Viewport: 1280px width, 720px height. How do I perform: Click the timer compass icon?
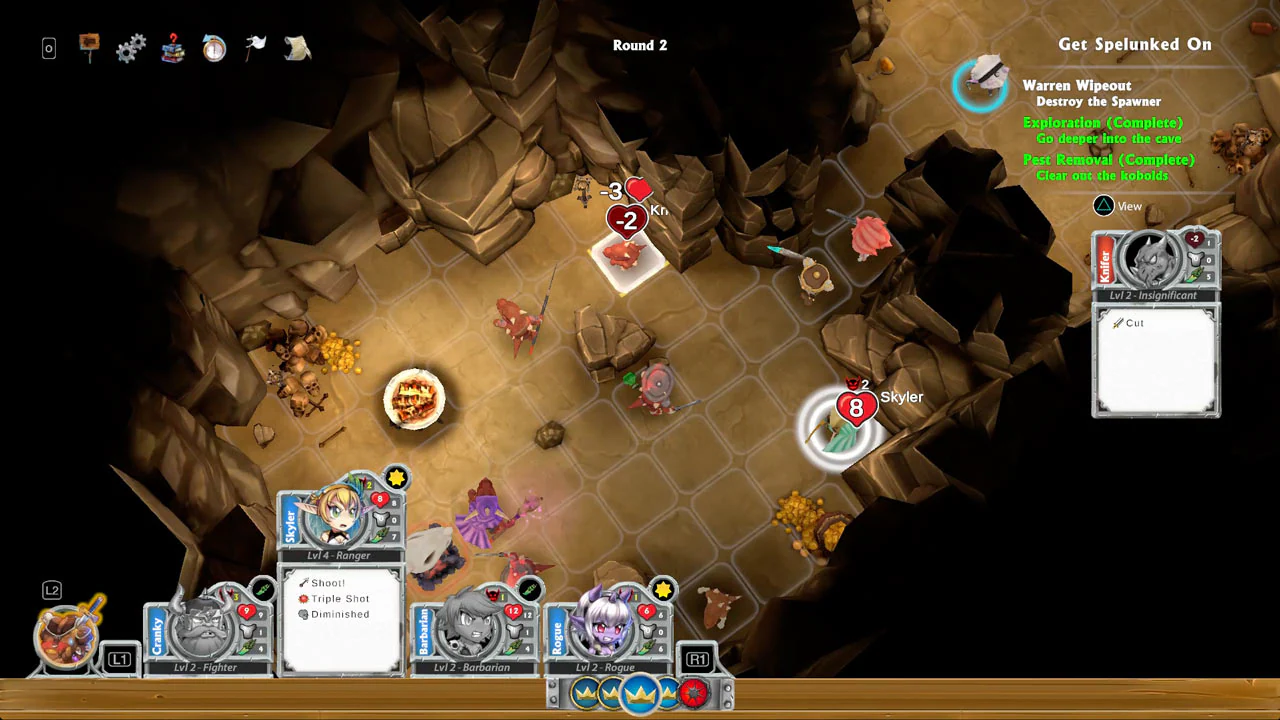[x=214, y=46]
